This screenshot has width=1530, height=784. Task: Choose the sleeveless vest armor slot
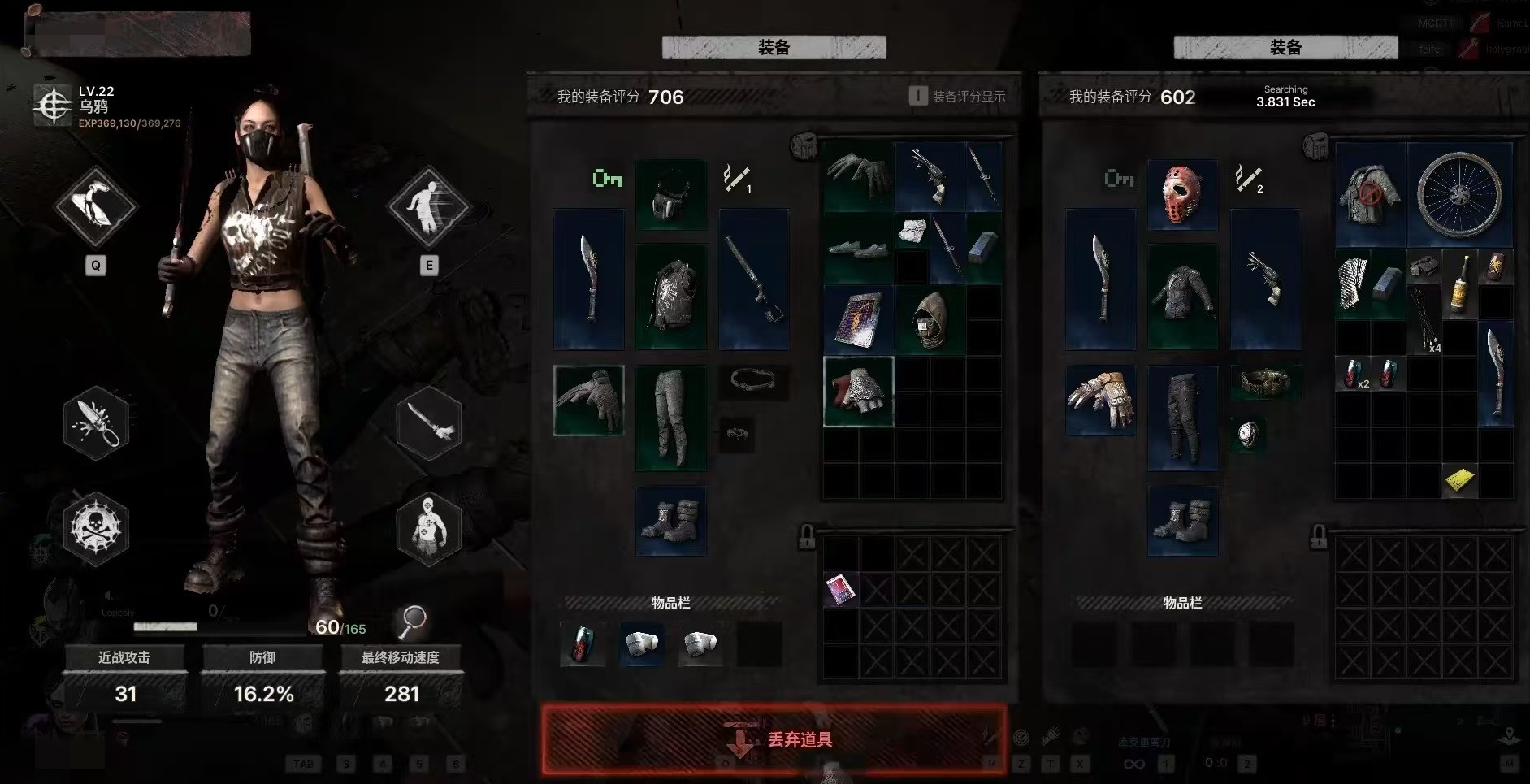(670, 297)
